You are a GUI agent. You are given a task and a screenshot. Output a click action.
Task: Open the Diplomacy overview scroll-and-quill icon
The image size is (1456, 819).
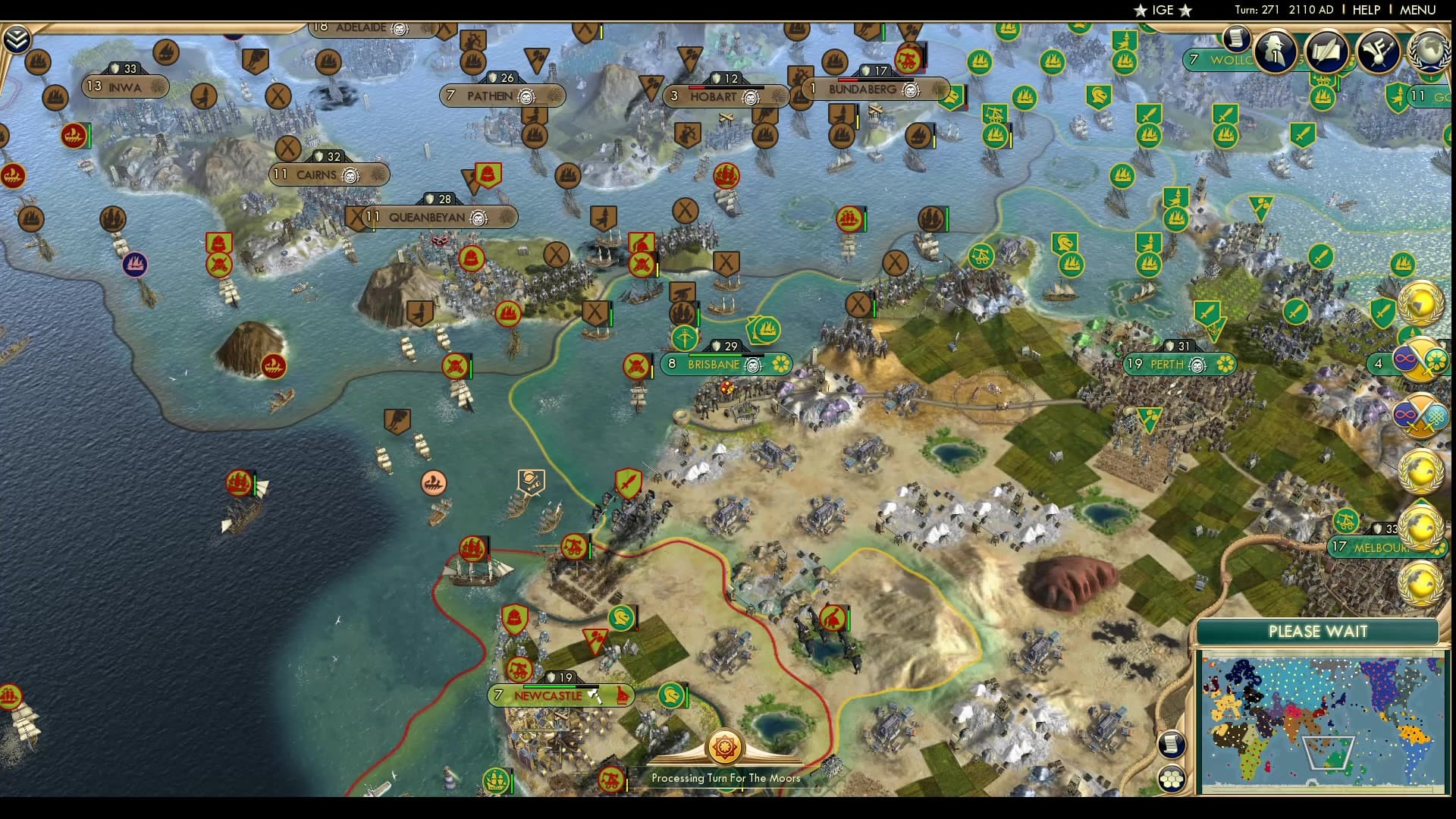coord(1326,52)
